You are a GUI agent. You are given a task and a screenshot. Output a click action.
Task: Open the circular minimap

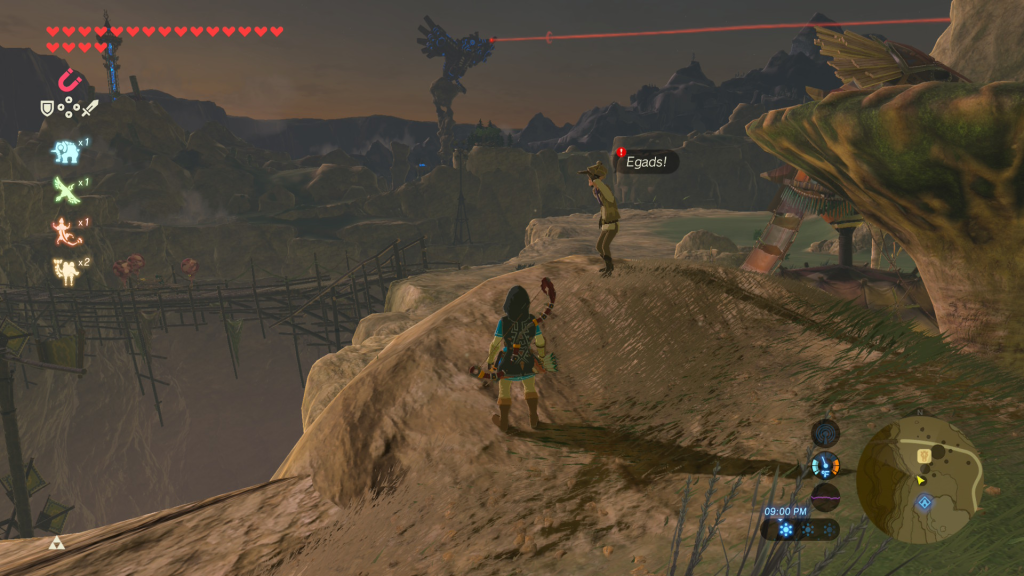click(x=920, y=479)
